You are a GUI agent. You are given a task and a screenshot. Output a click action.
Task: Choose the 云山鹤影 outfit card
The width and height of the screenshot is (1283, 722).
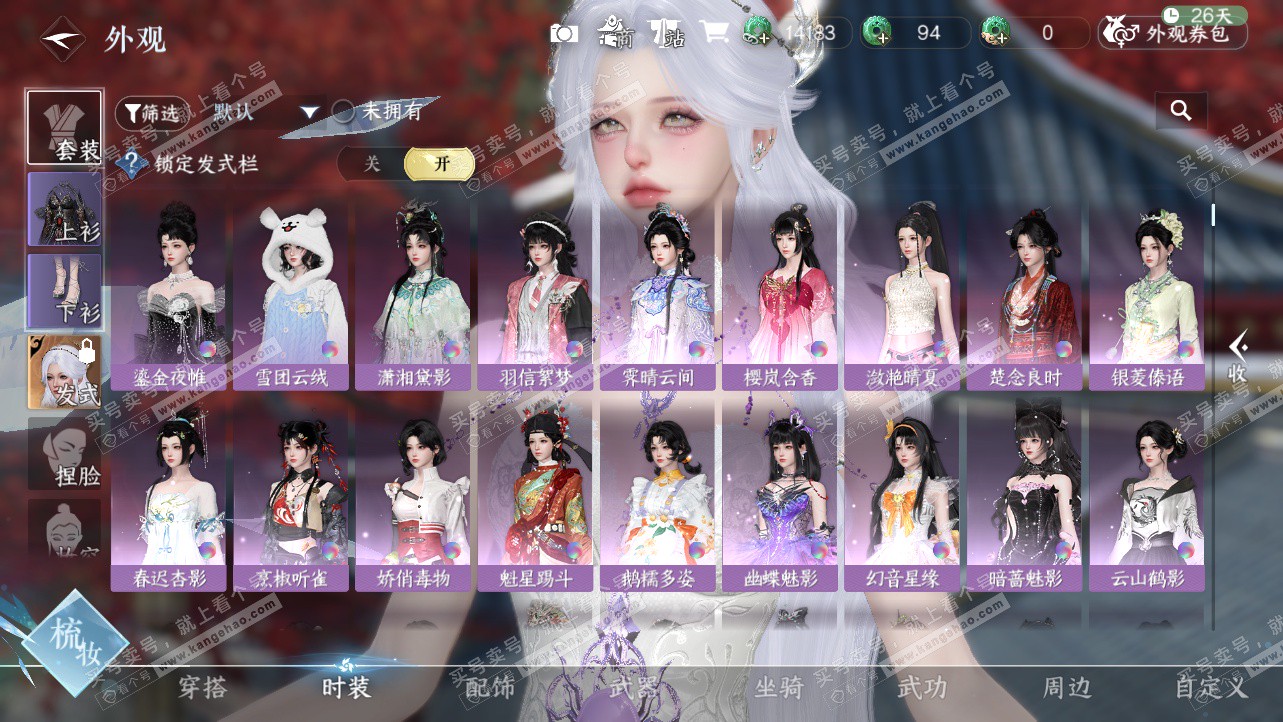1148,497
